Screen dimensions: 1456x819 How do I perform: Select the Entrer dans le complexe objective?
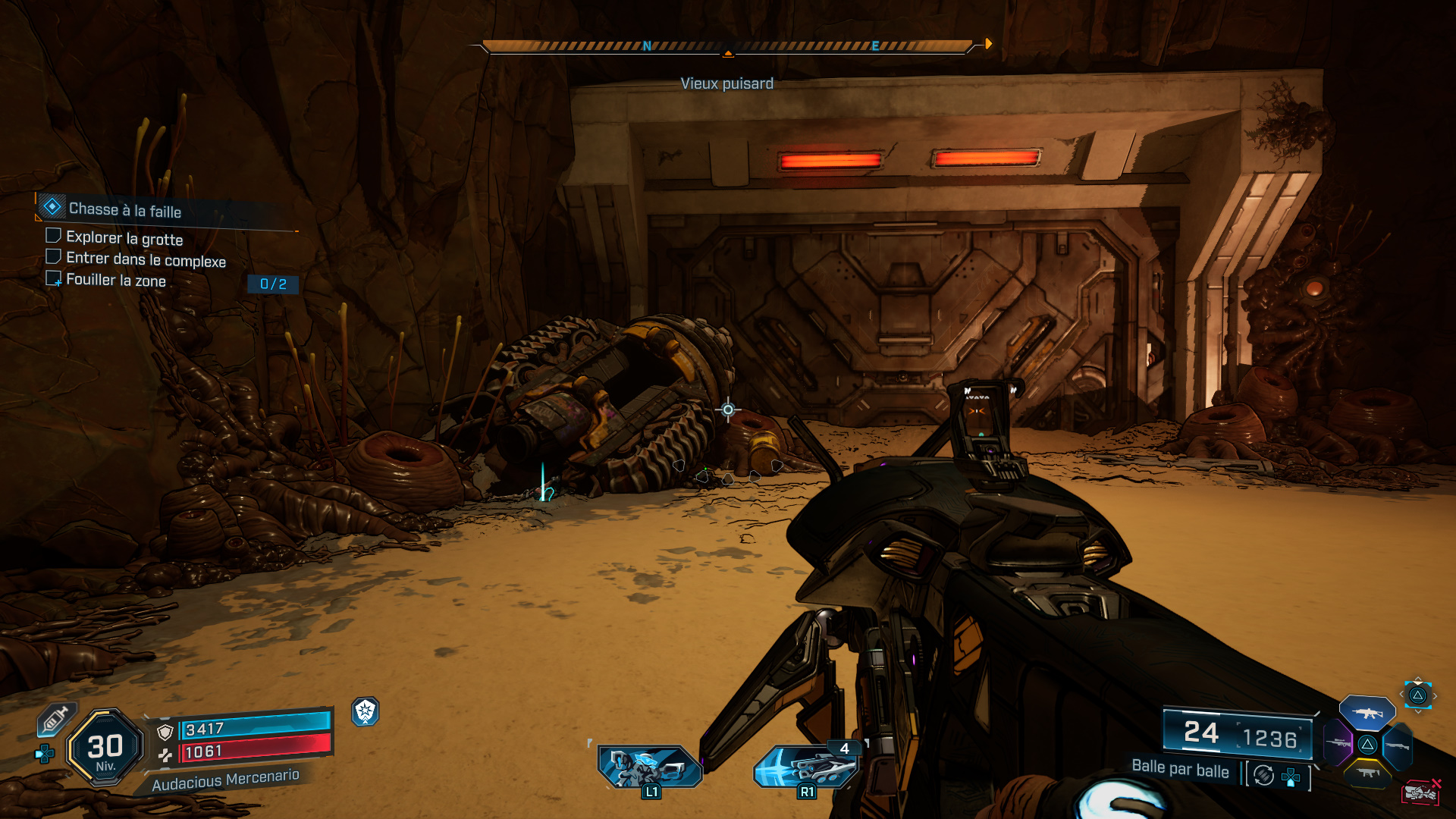(146, 260)
